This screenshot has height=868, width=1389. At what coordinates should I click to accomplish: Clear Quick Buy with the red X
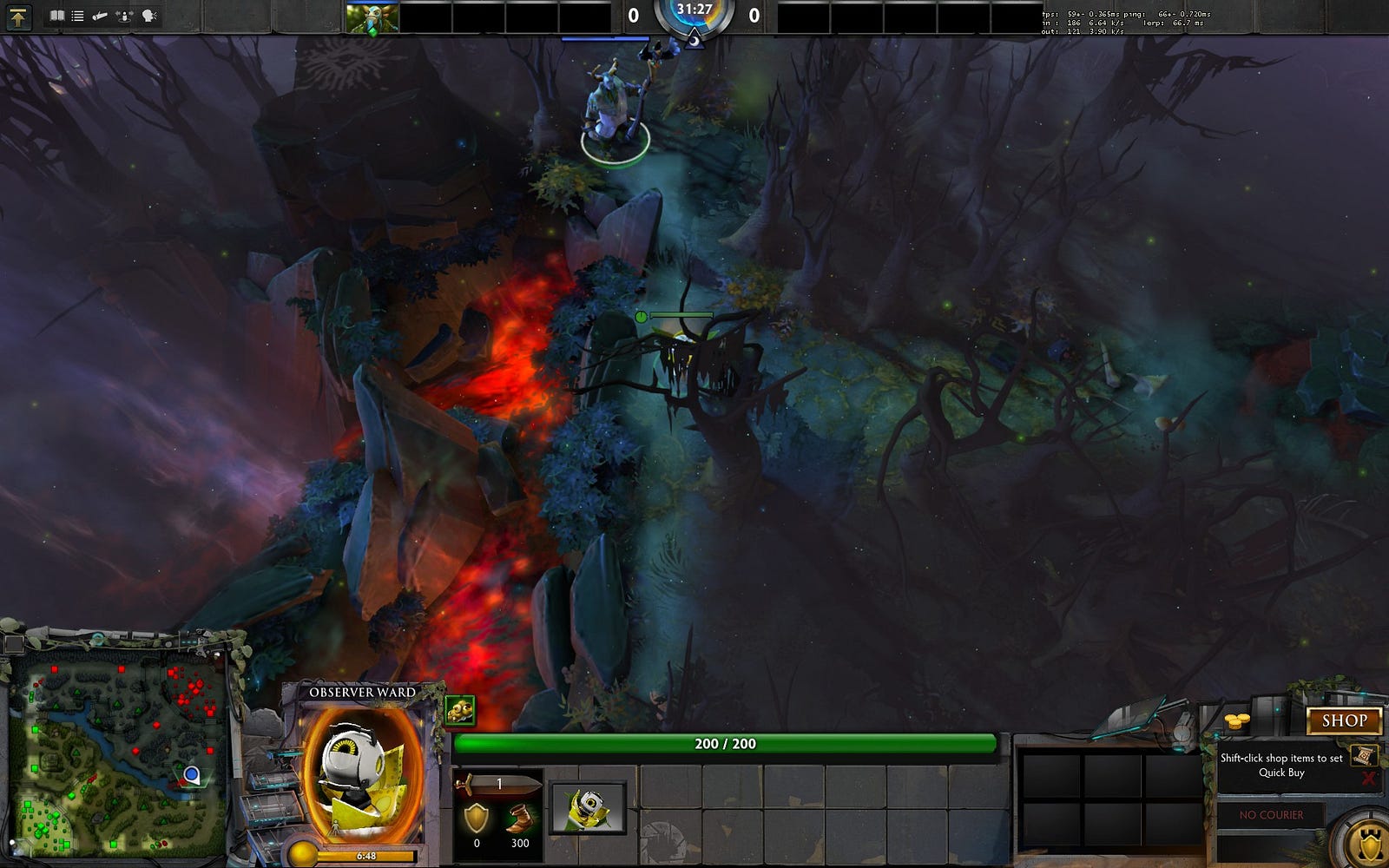coord(1369,778)
